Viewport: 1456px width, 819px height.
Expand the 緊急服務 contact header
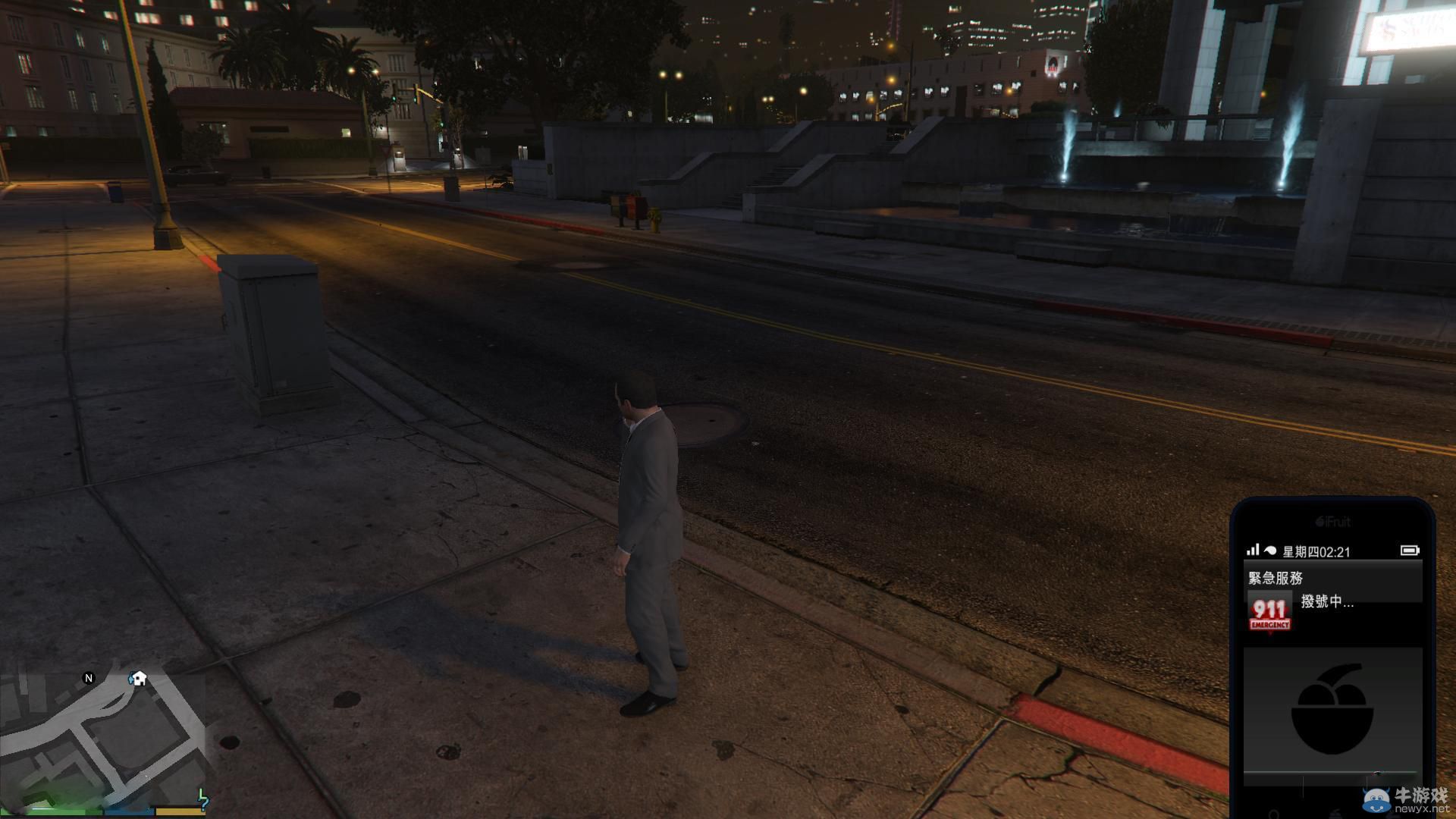point(1276,578)
